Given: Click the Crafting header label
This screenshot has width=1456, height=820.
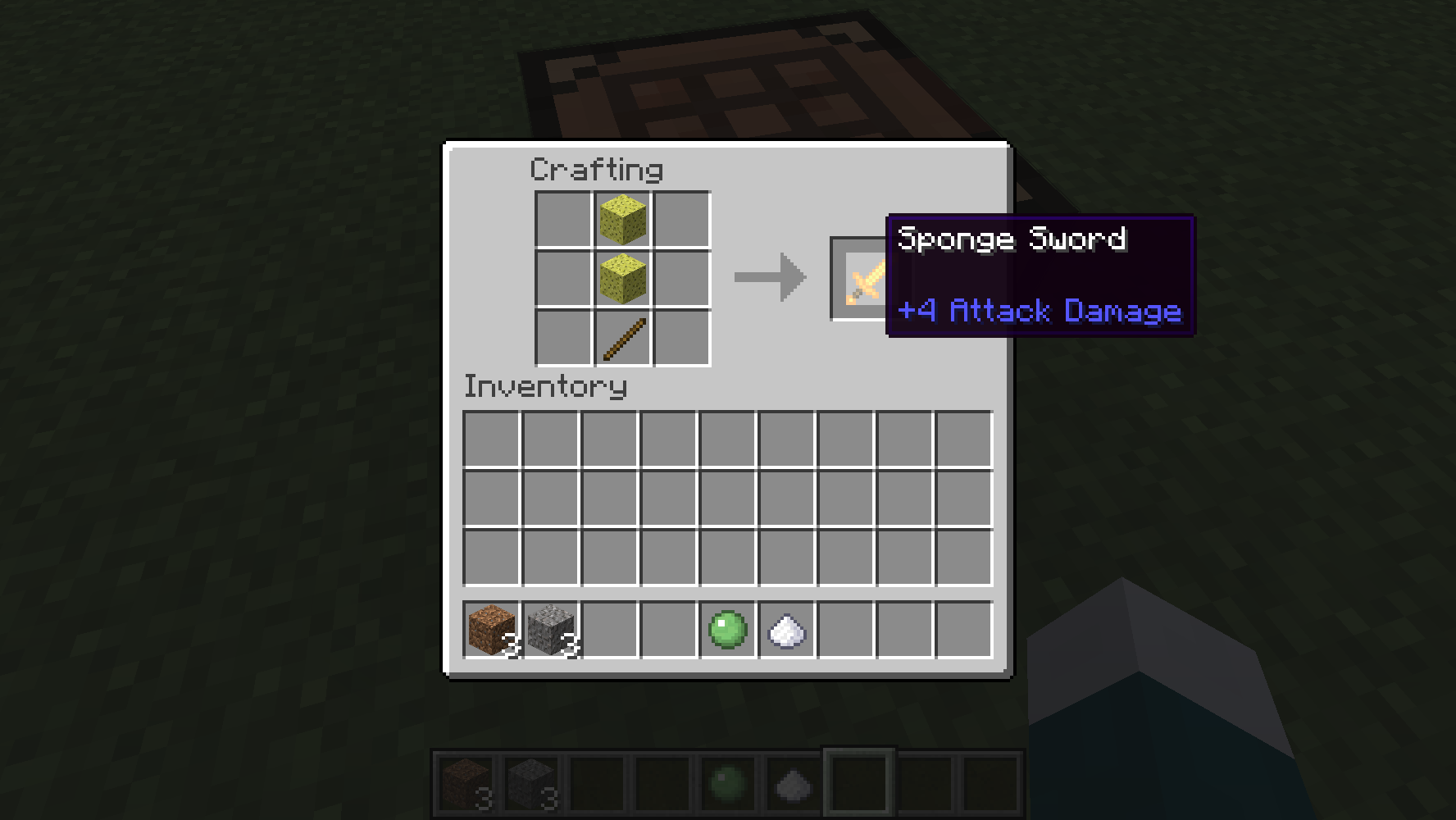Looking at the screenshot, I should (x=597, y=169).
